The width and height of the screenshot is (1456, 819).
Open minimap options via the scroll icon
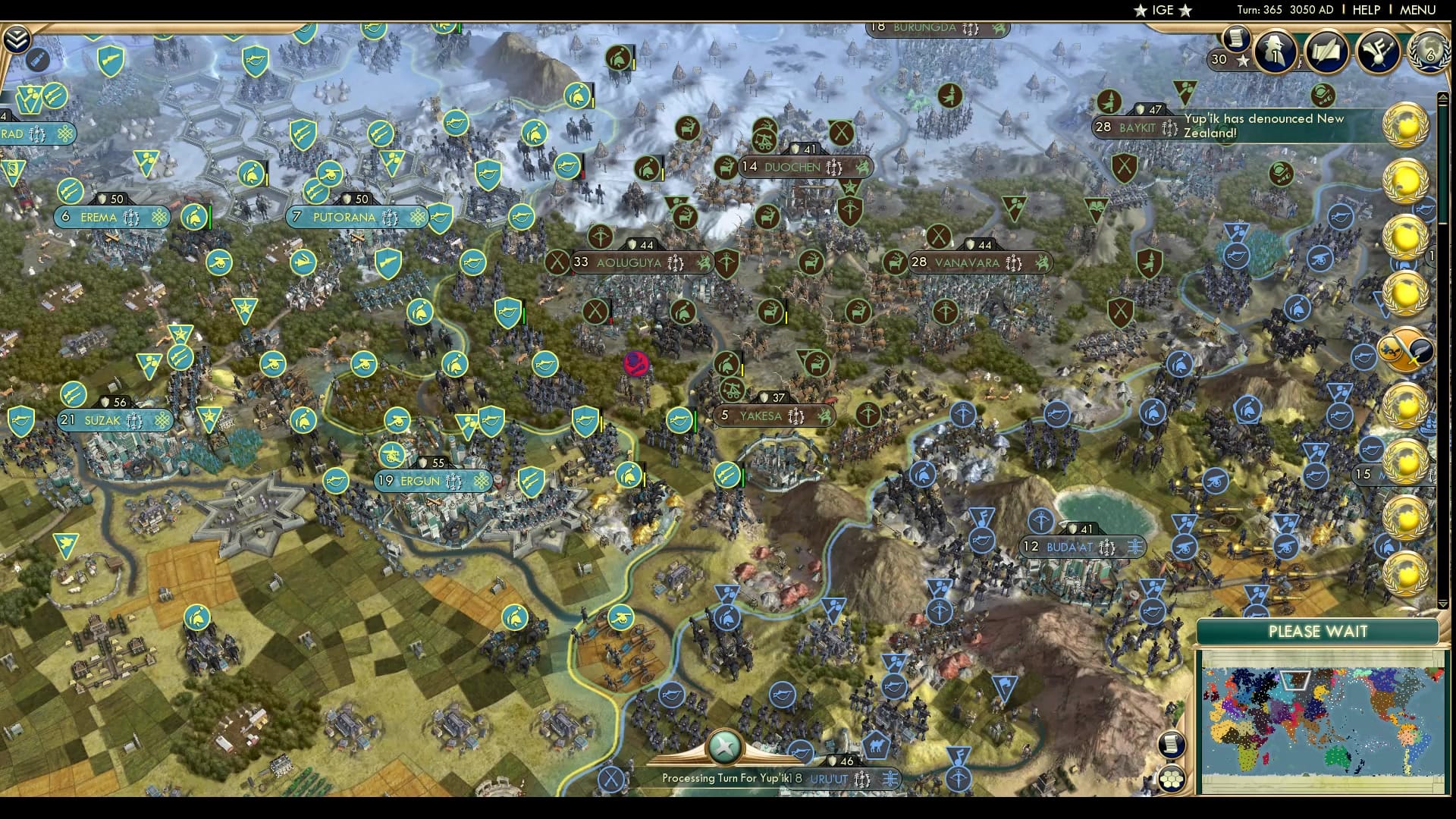click(1172, 745)
